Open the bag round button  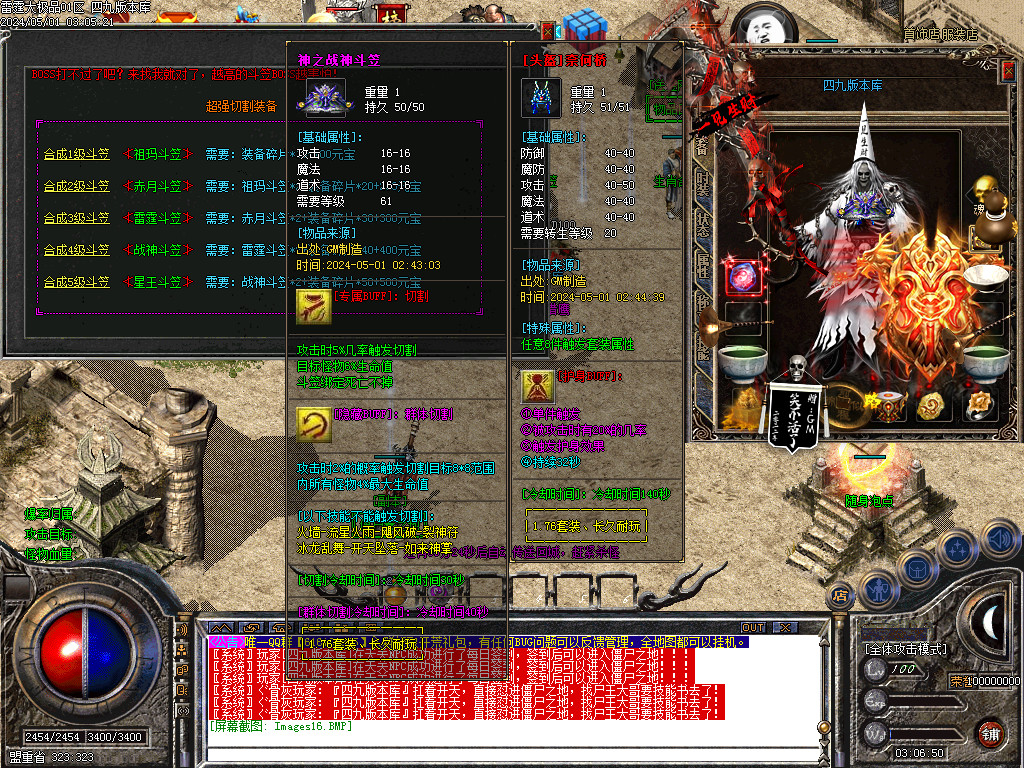[917, 570]
